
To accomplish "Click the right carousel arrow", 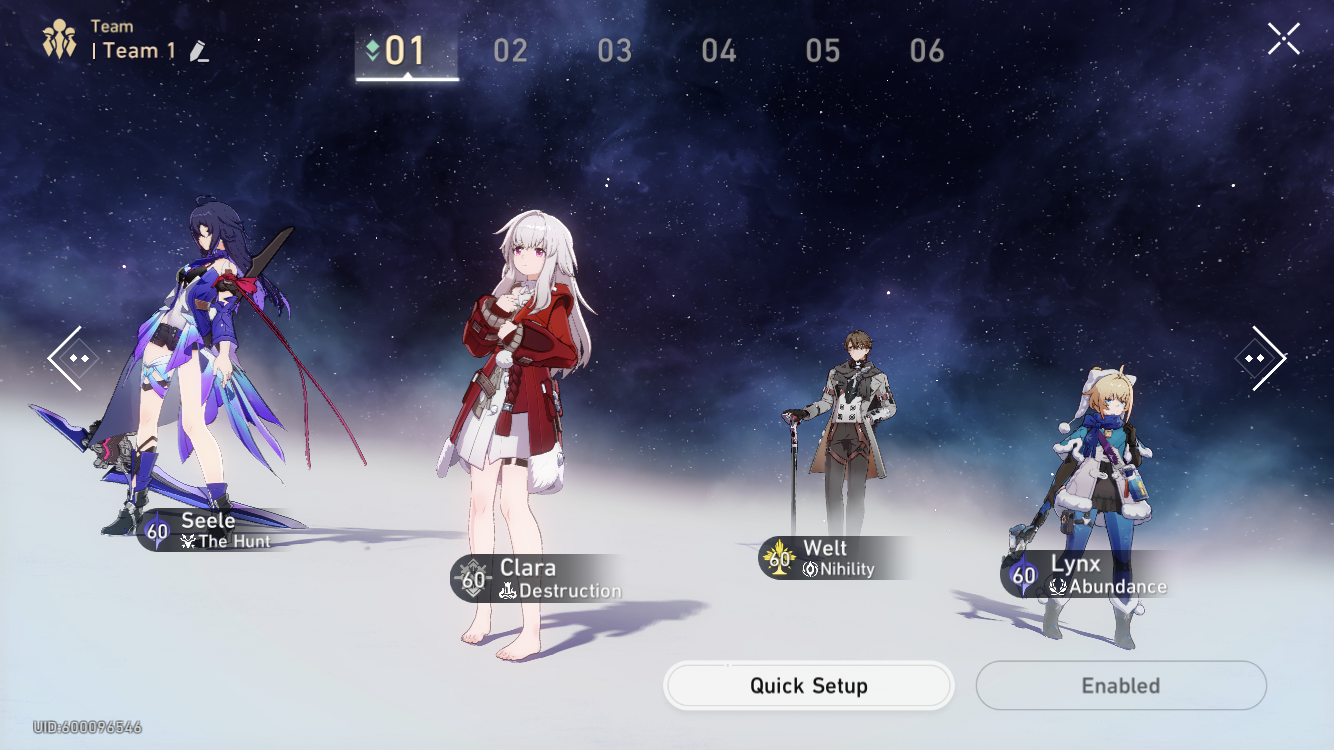I will coord(1261,358).
